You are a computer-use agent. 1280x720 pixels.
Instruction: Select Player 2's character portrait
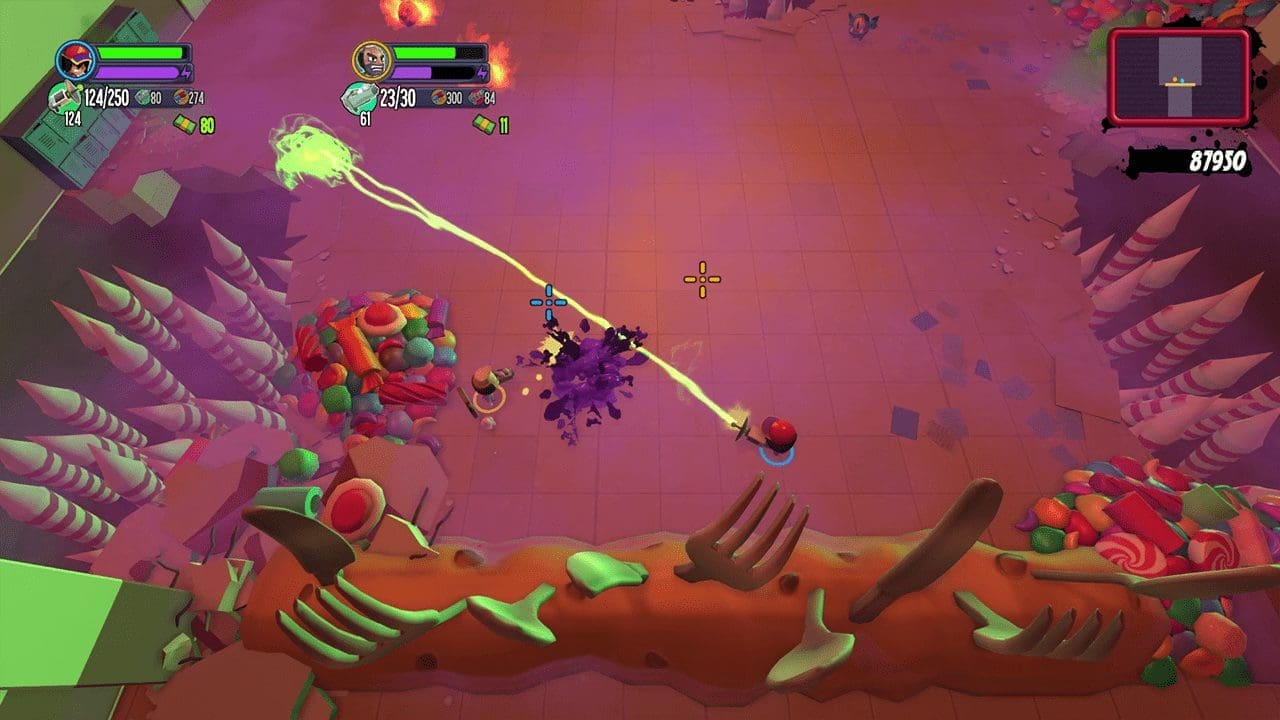(374, 61)
